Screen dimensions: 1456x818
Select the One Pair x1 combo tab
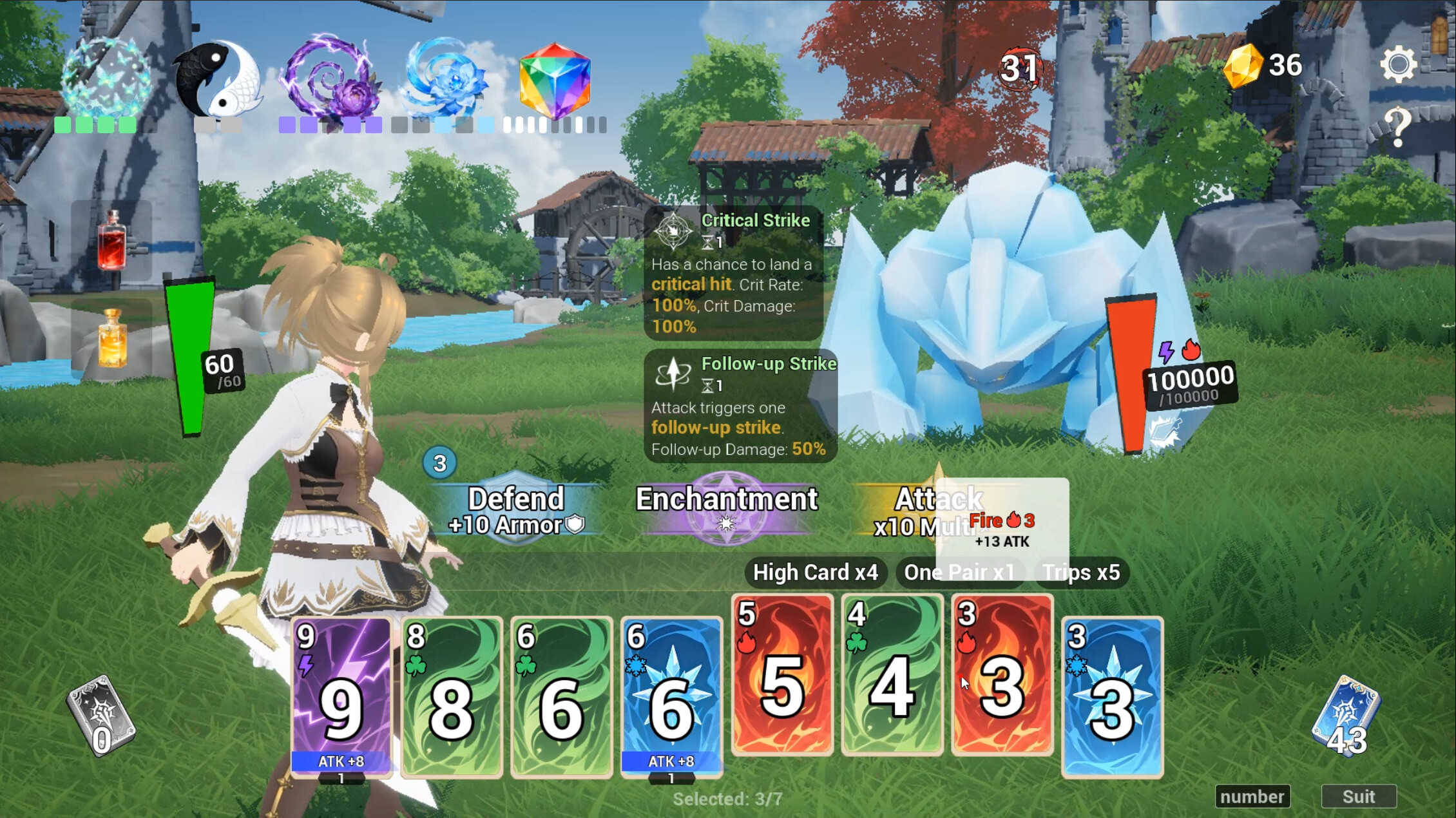click(959, 572)
